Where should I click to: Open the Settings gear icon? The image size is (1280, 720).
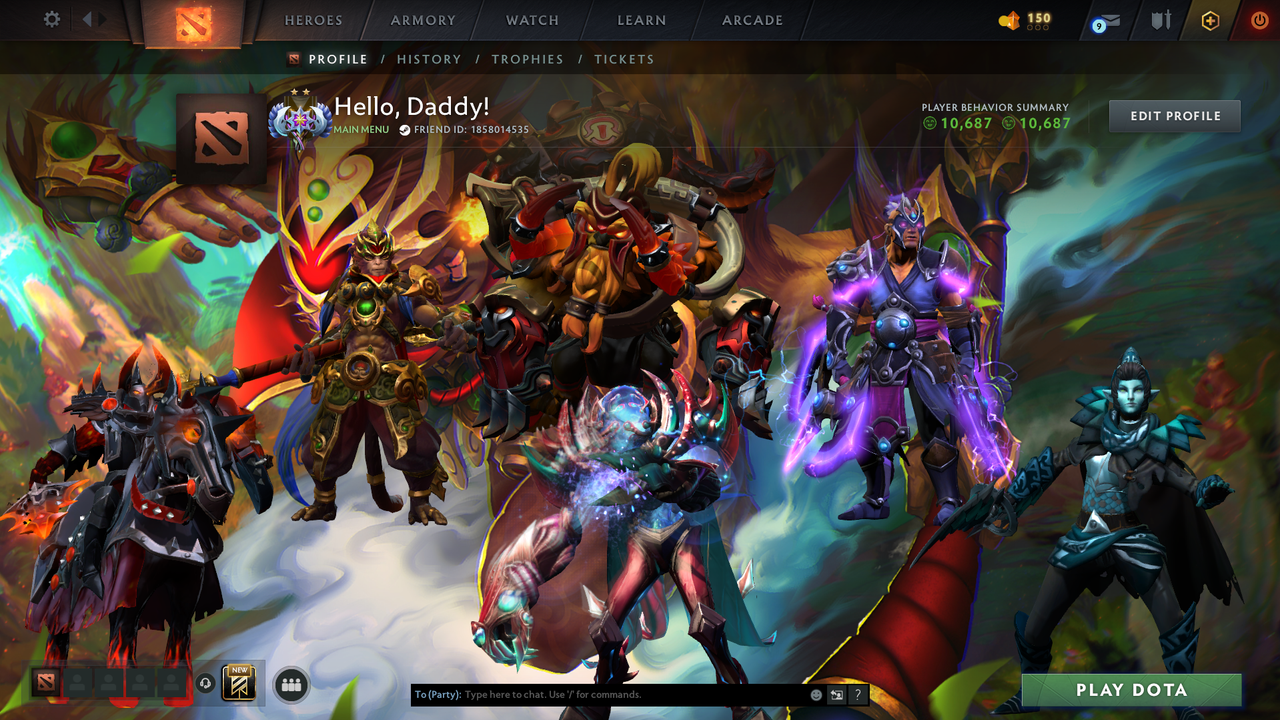click(x=51, y=19)
